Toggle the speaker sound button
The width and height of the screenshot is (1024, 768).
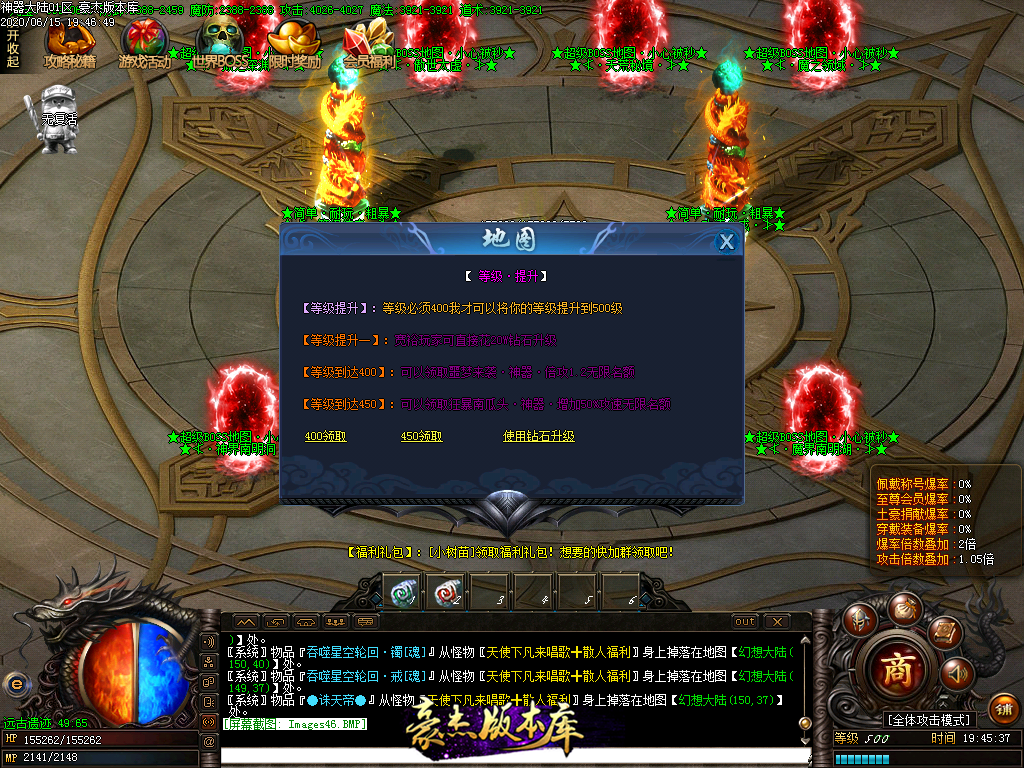coord(956,673)
